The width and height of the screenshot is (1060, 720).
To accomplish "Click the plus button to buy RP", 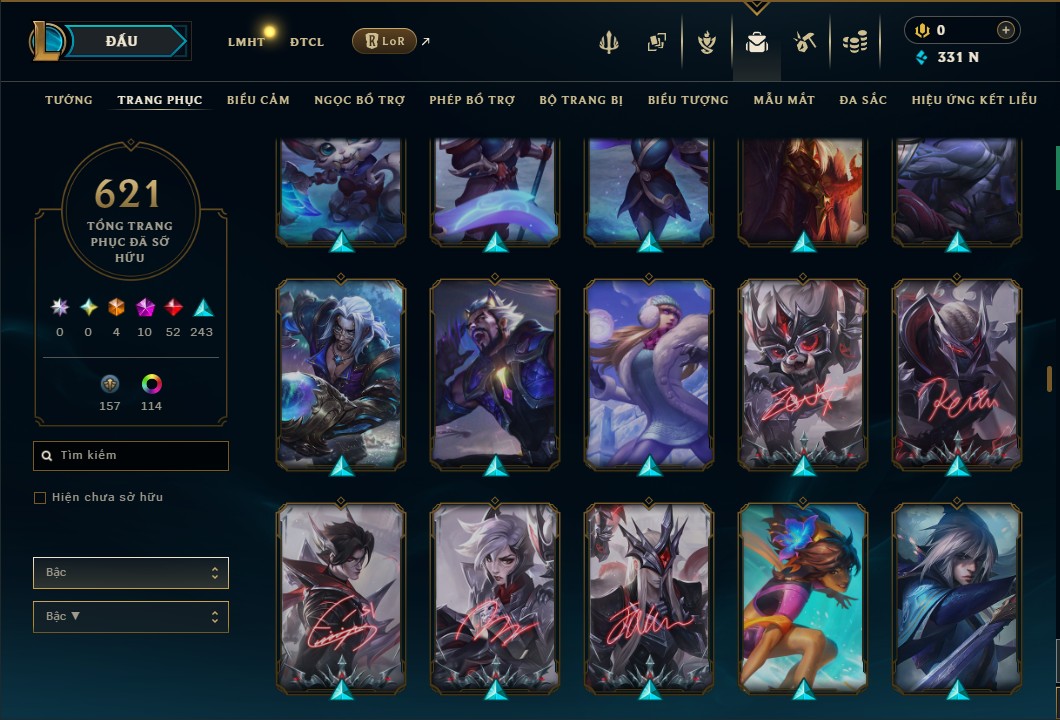I will [1005, 30].
